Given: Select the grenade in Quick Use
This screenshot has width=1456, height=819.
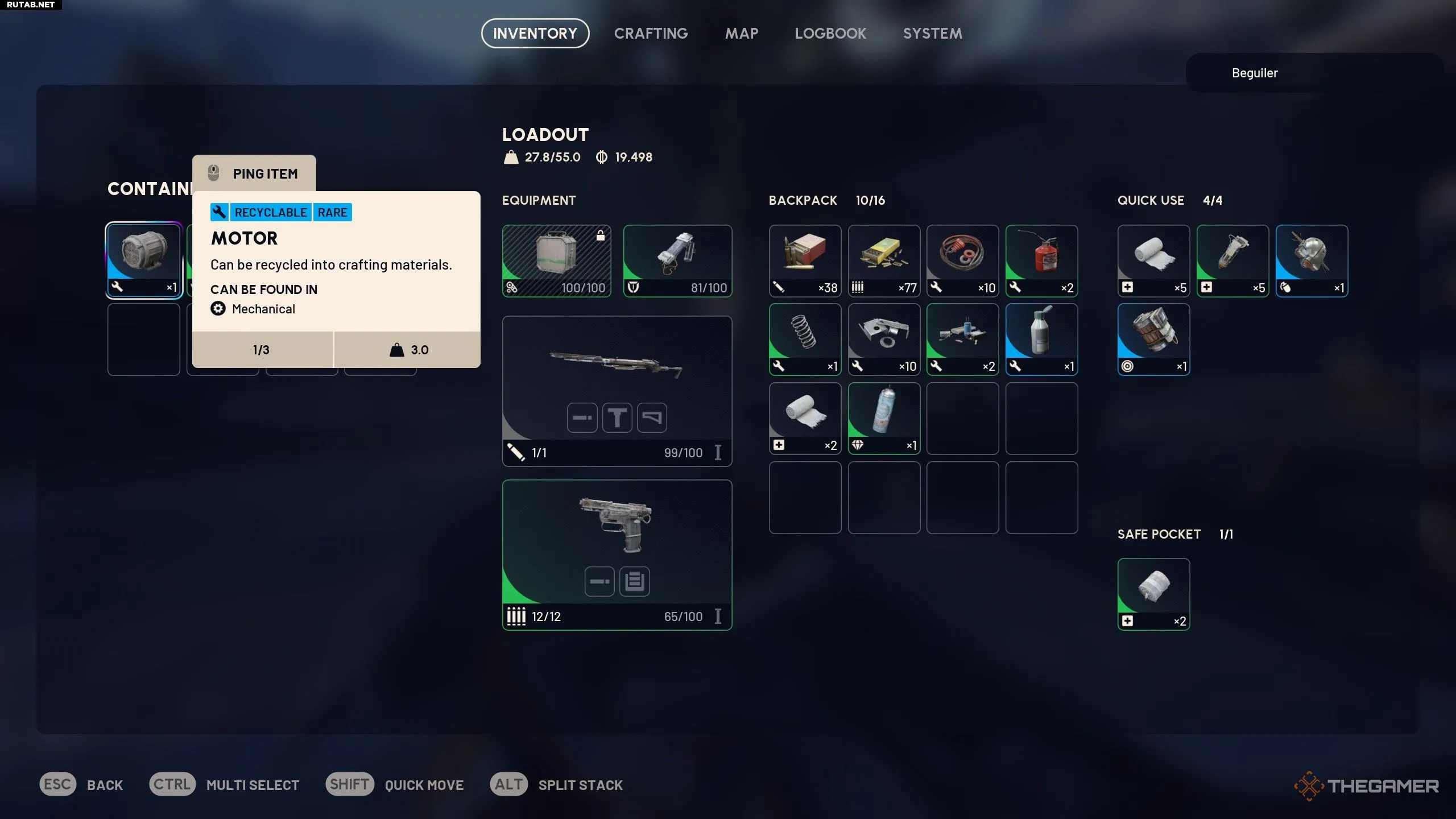Looking at the screenshot, I should (1311, 260).
